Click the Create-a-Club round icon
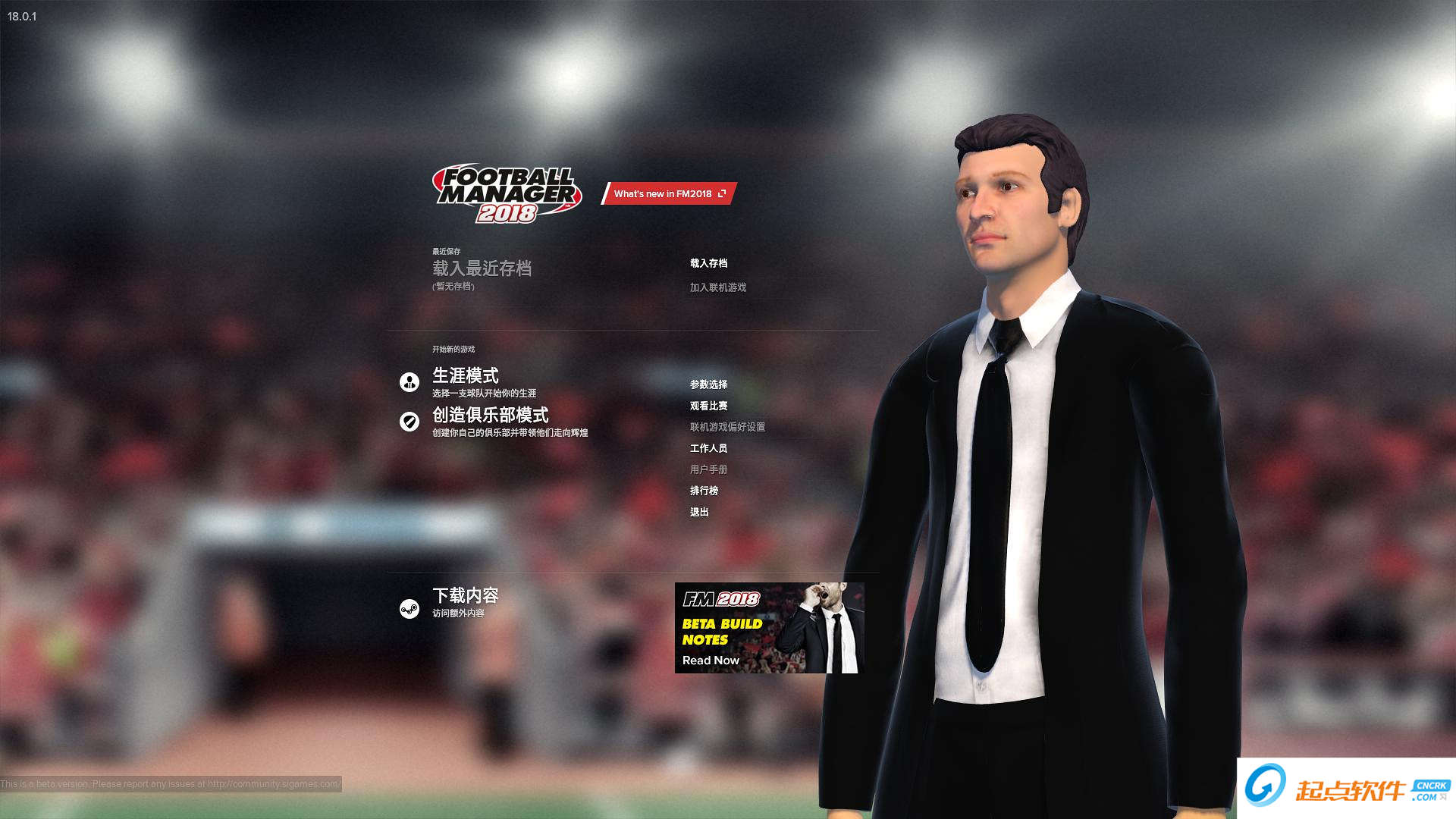 409,422
